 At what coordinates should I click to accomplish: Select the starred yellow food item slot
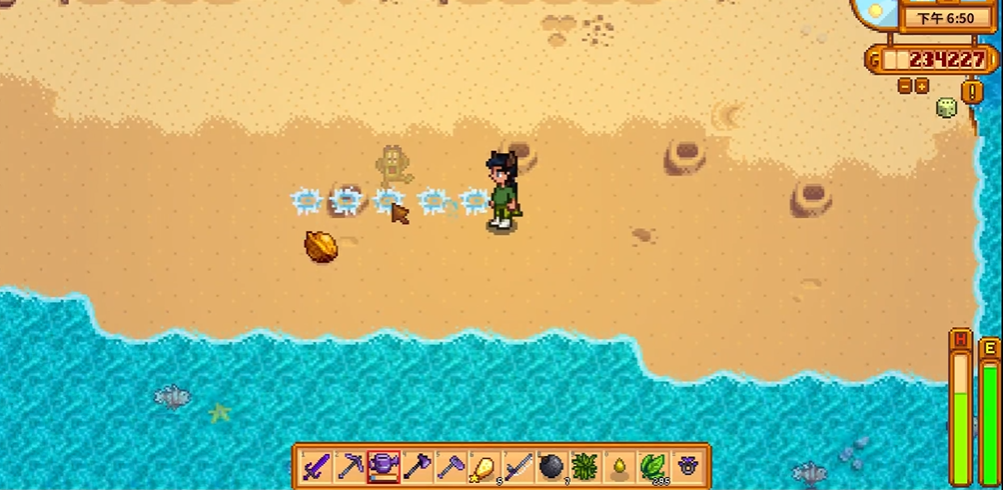pos(485,466)
